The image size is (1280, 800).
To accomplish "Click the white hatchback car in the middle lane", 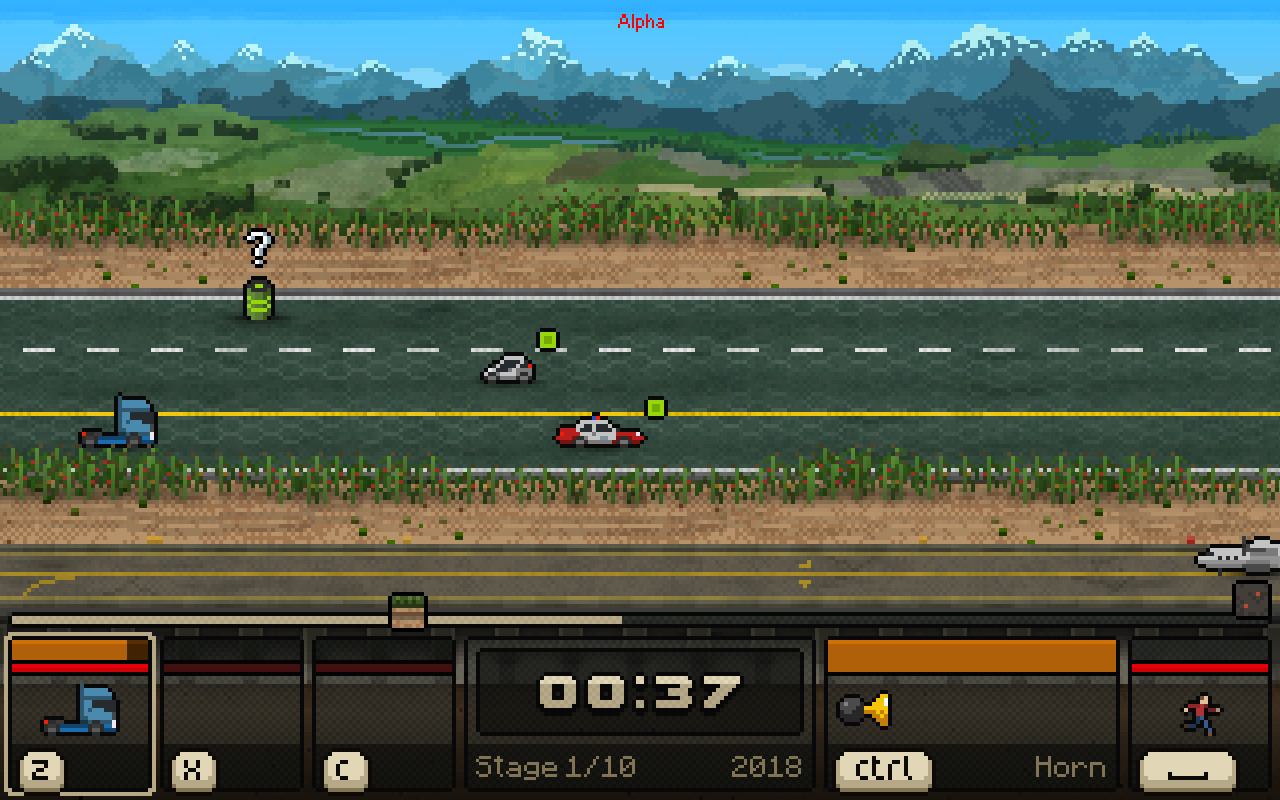I will point(505,370).
